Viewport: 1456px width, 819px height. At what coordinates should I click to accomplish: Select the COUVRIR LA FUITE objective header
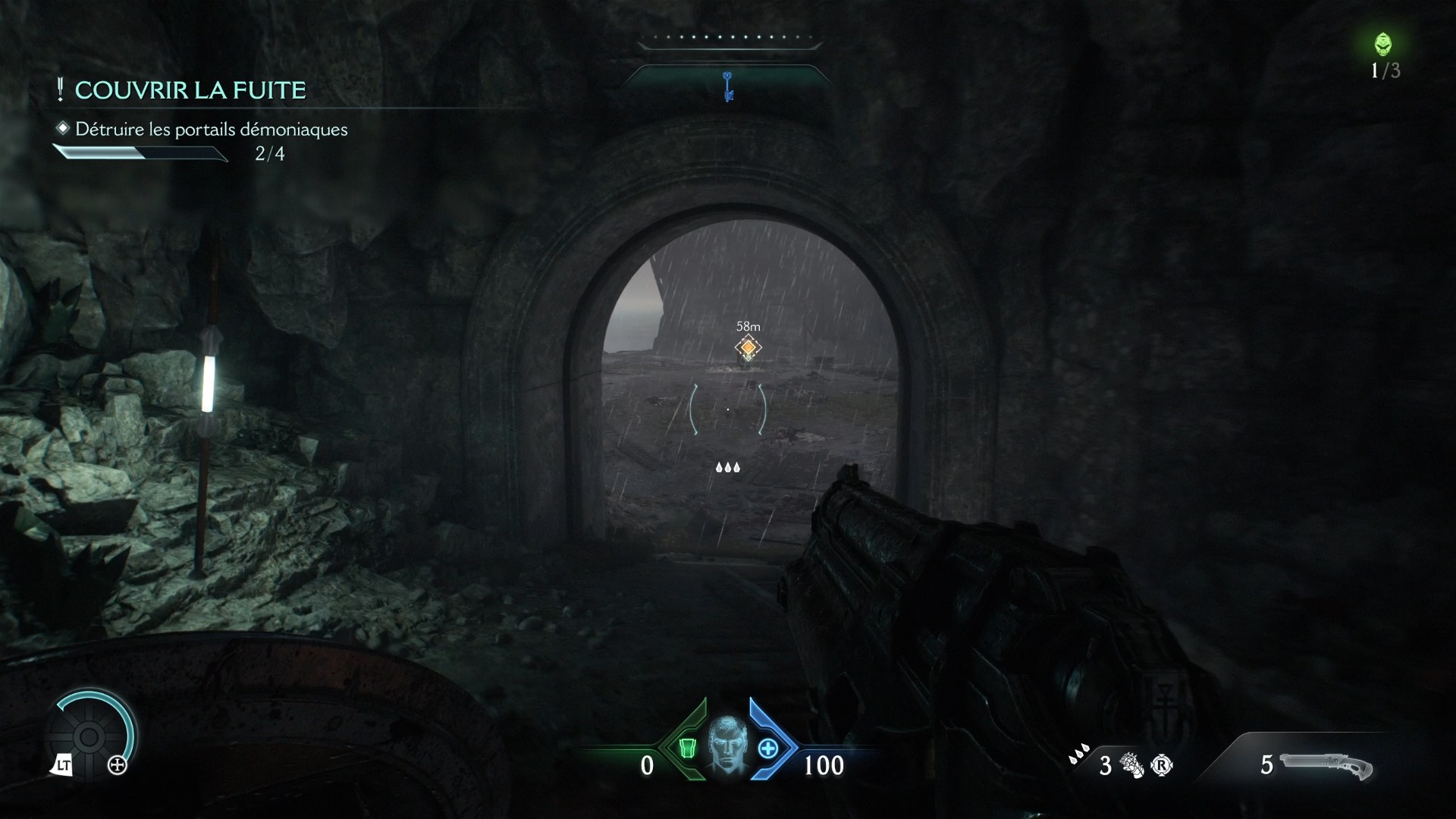pos(190,89)
